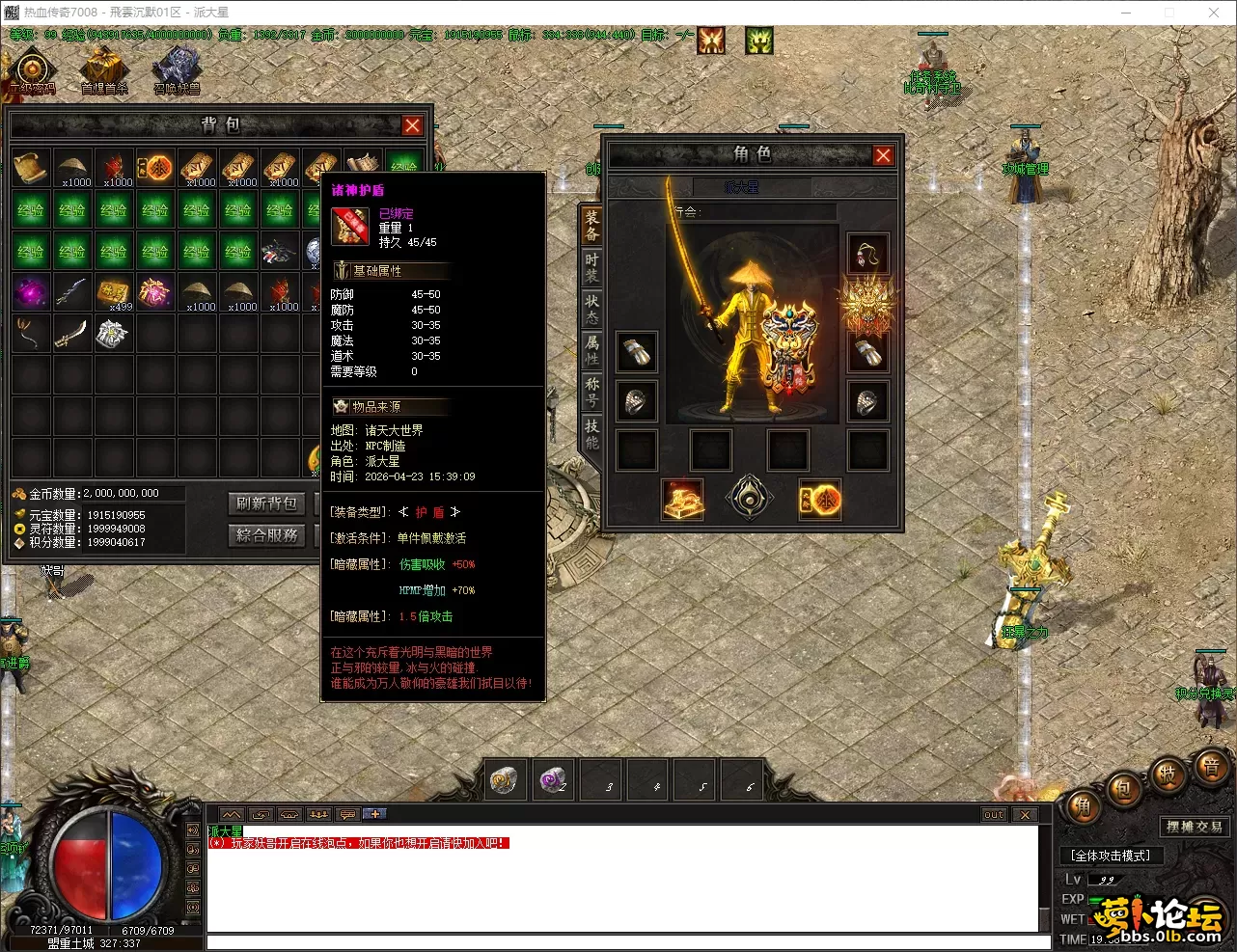Click the 刷新背包 refresh bag button
This screenshot has width=1237, height=952.
(267, 503)
